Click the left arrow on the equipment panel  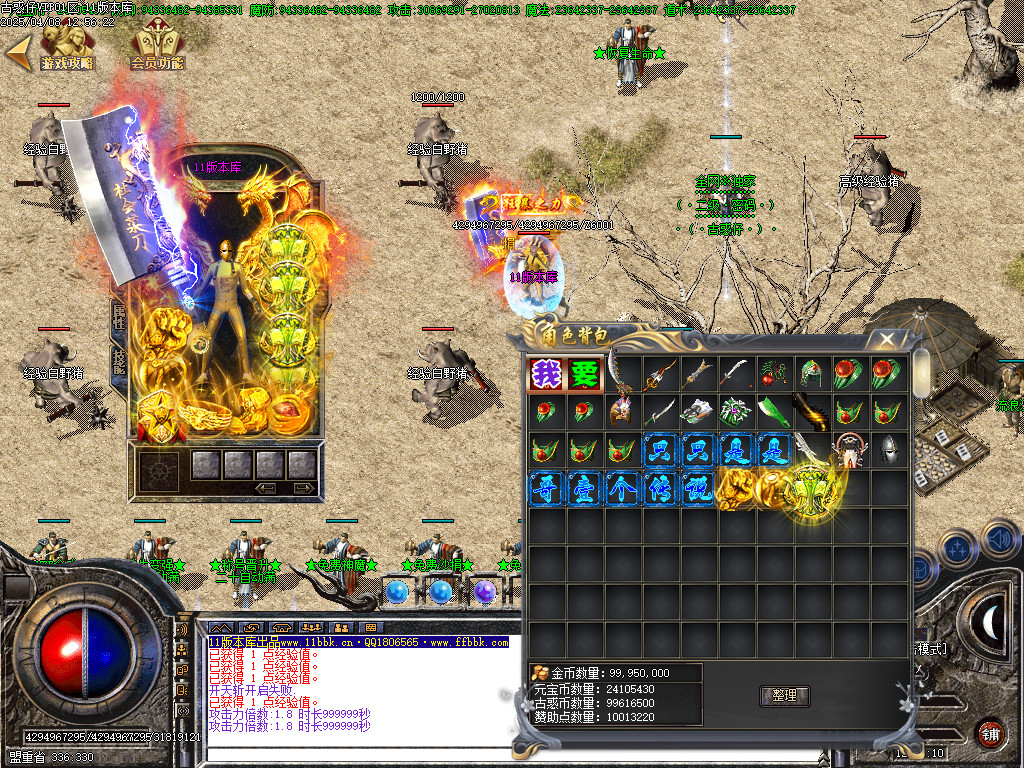(x=267, y=488)
